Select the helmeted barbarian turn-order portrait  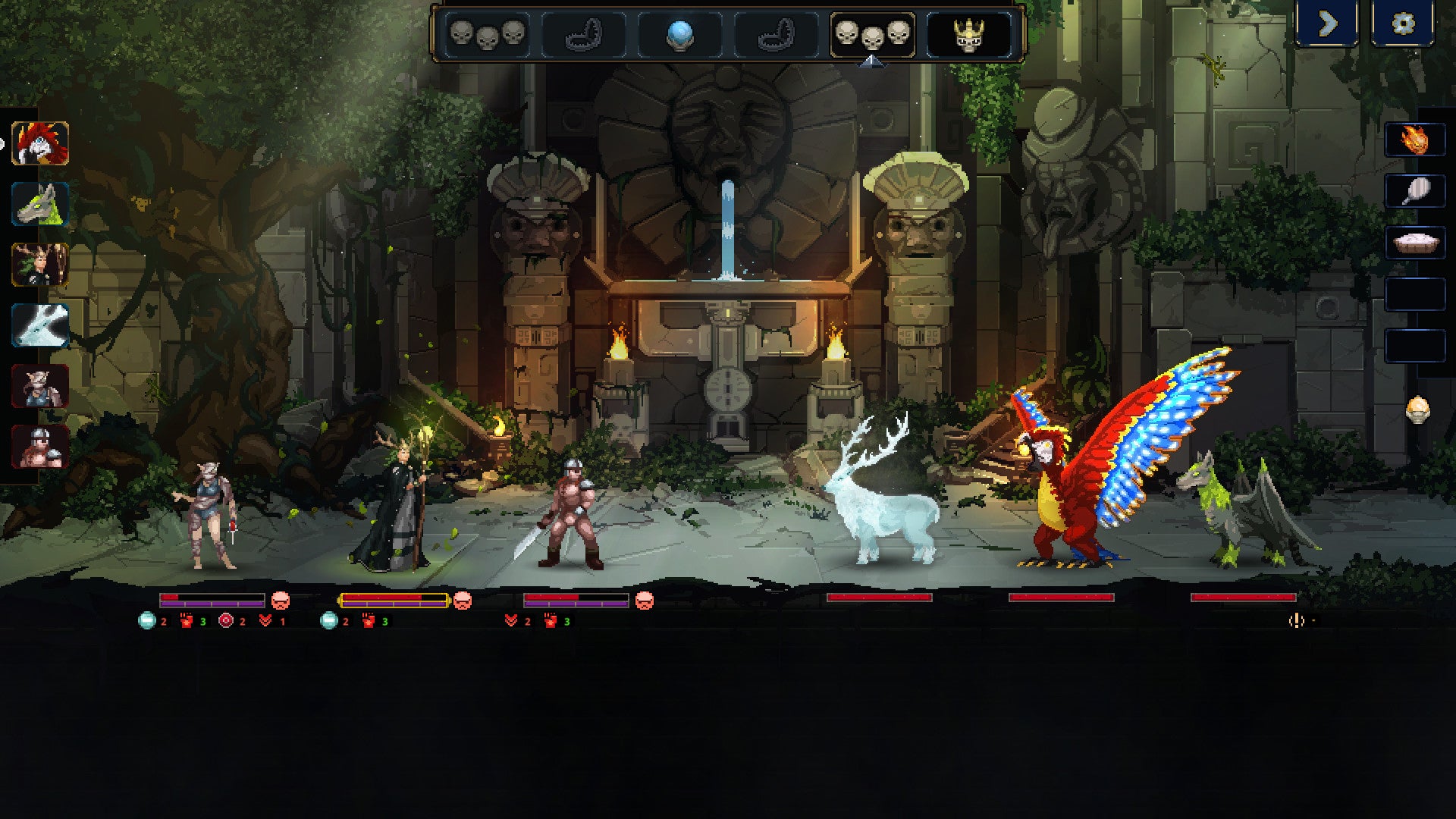[x=40, y=447]
